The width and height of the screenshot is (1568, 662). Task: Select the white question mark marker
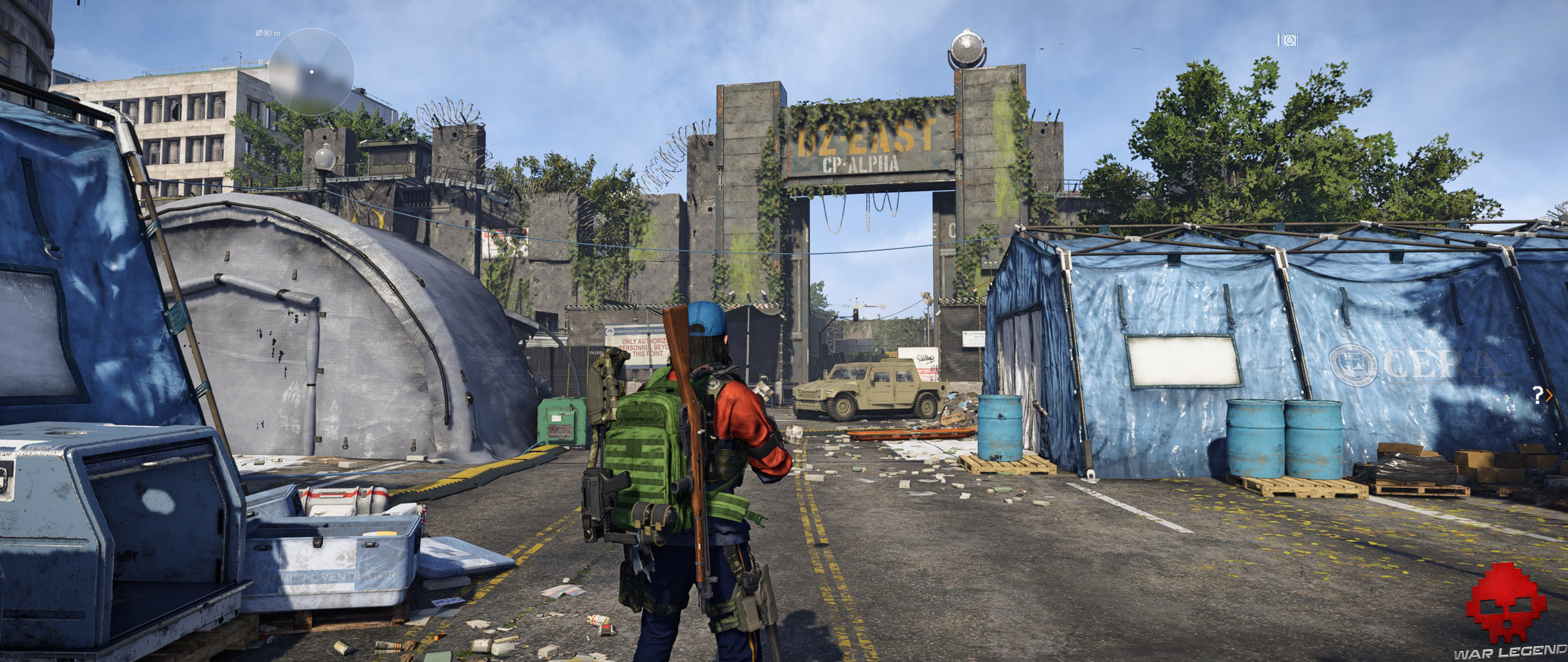pos(1537,395)
